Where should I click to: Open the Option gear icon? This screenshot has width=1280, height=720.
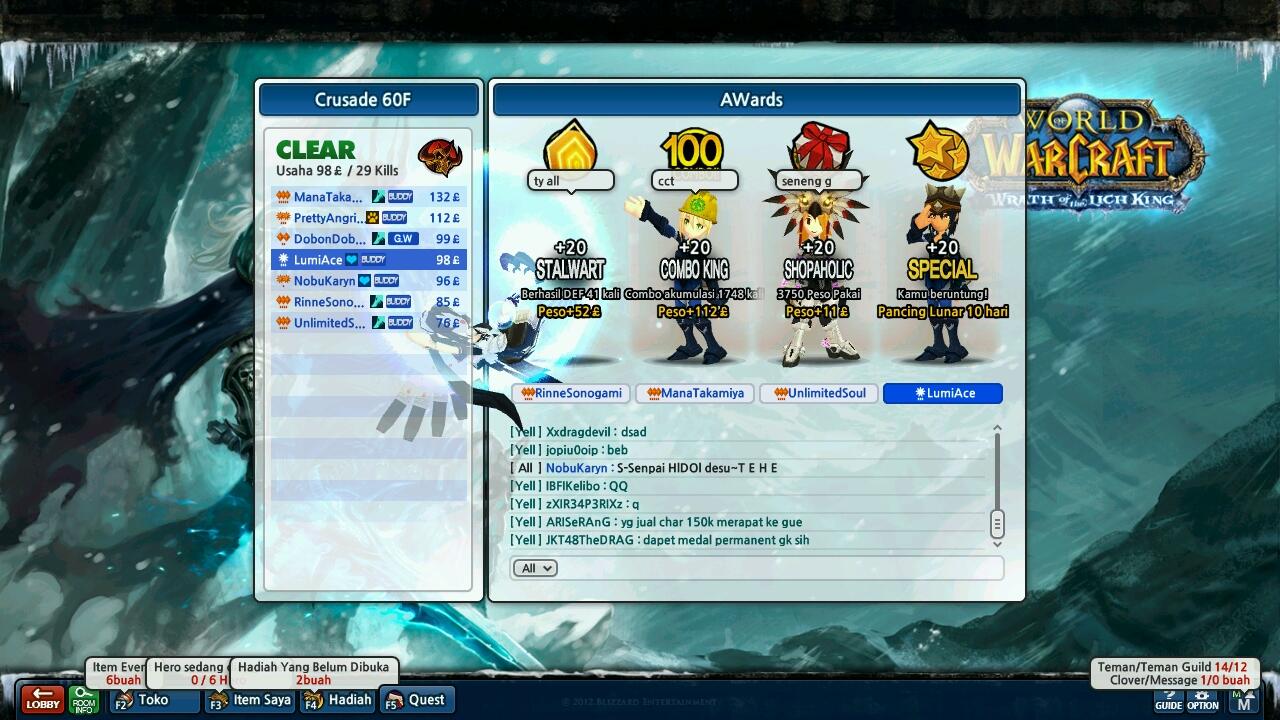coord(1201,698)
